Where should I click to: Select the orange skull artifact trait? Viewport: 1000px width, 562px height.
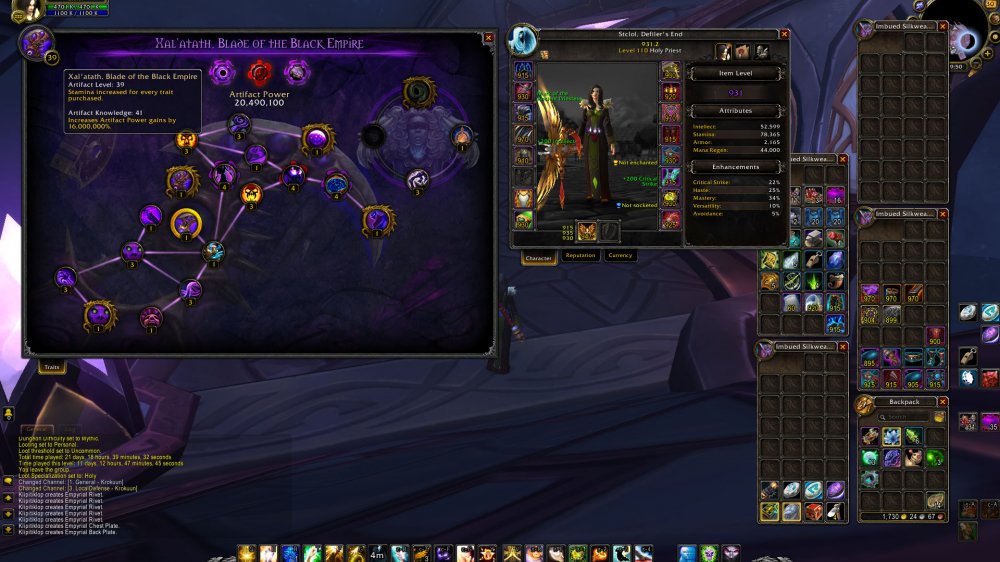(252, 192)
